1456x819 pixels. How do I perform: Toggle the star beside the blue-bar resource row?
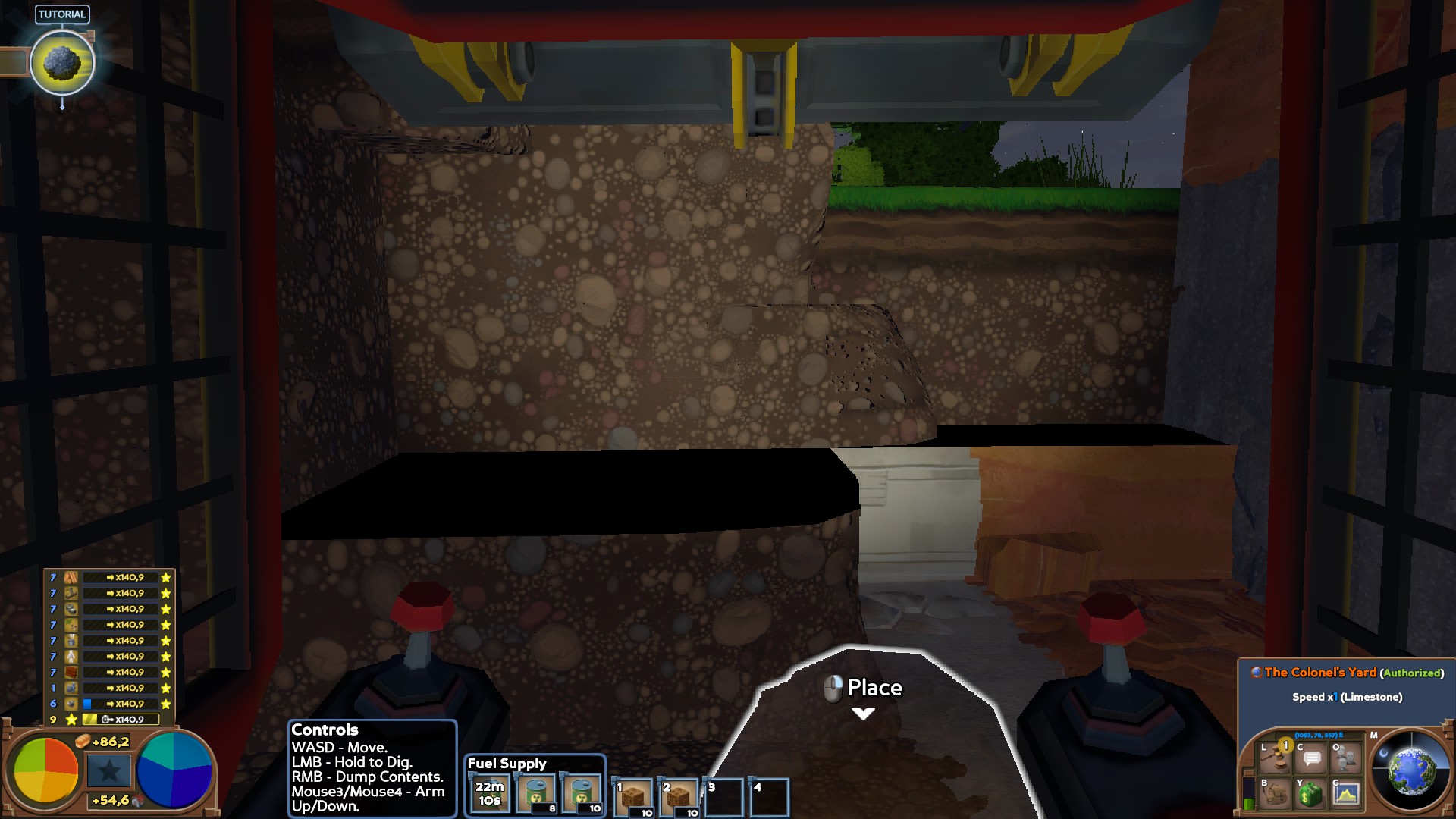coord(166,704)
